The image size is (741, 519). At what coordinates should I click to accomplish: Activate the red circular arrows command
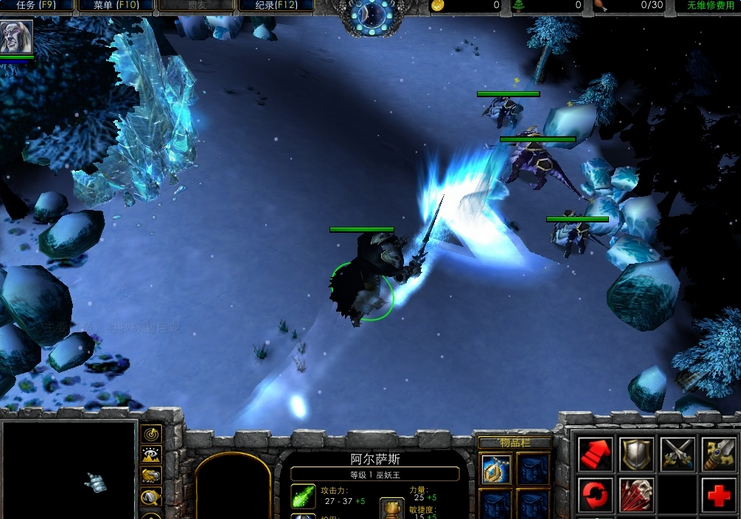tap(595, 494)
